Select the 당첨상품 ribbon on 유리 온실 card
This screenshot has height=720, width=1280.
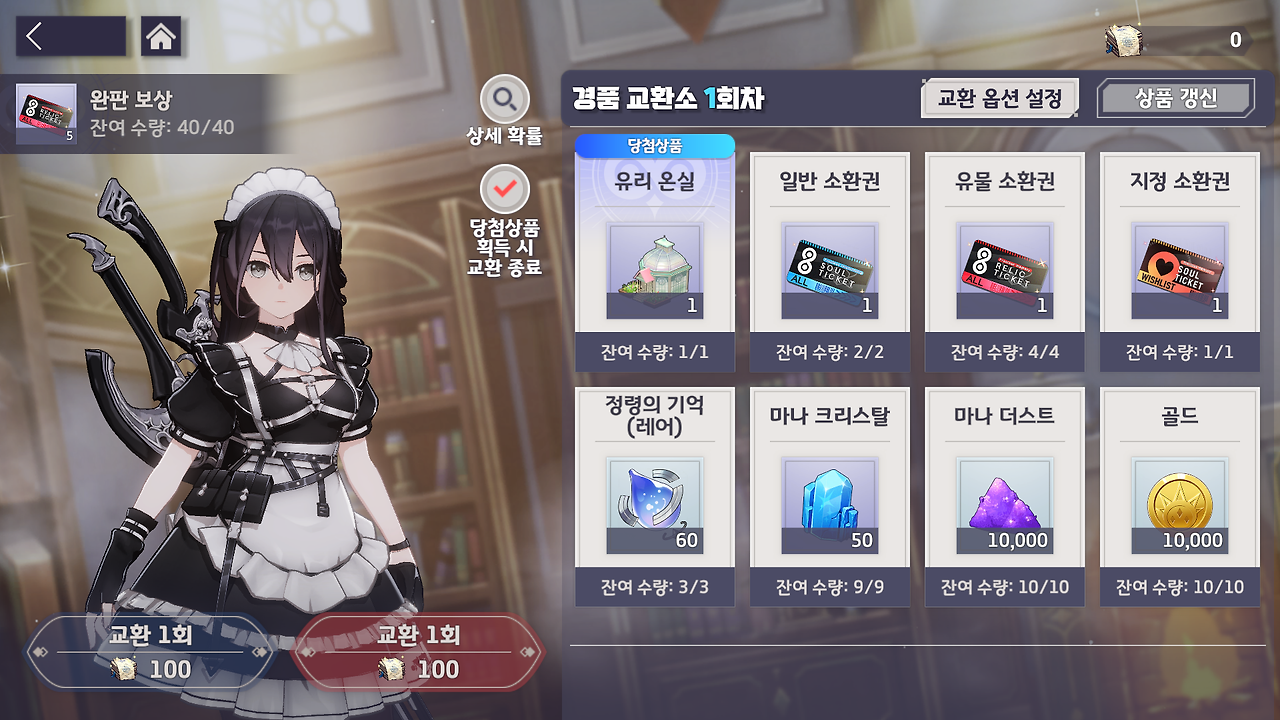coord(653,146)
